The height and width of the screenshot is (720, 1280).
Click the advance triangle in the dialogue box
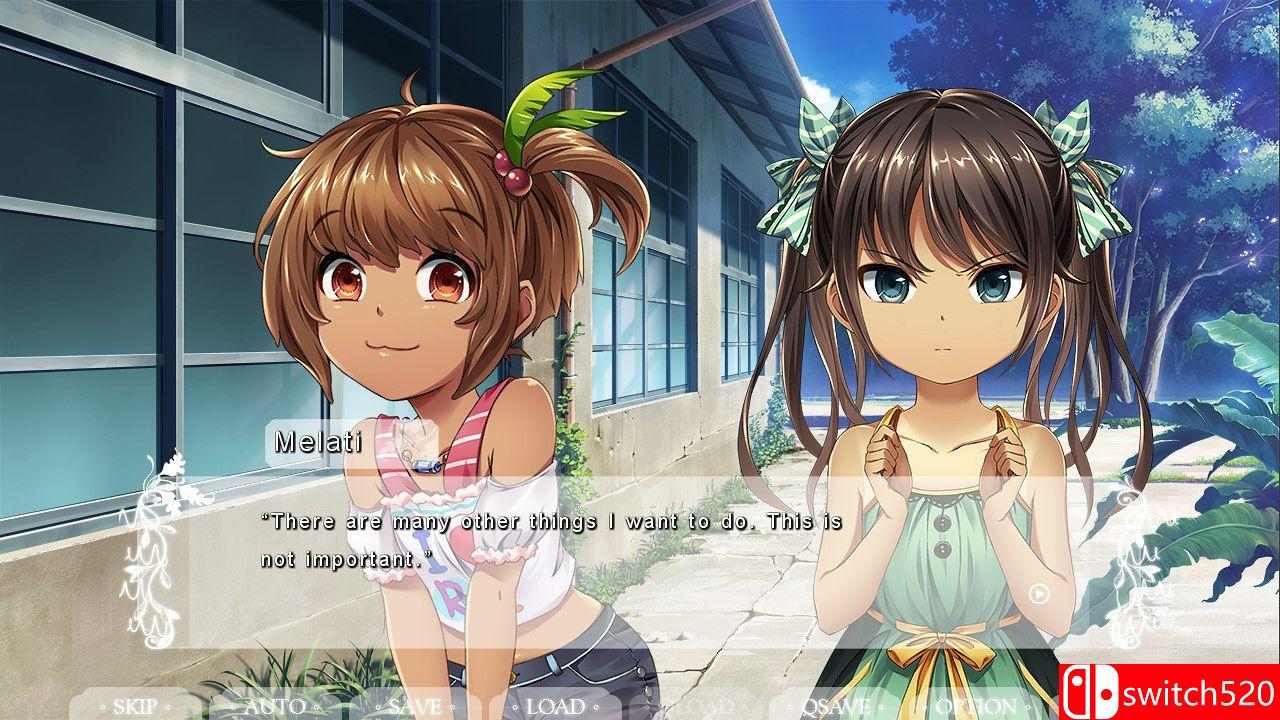(x=1037, y=592)
